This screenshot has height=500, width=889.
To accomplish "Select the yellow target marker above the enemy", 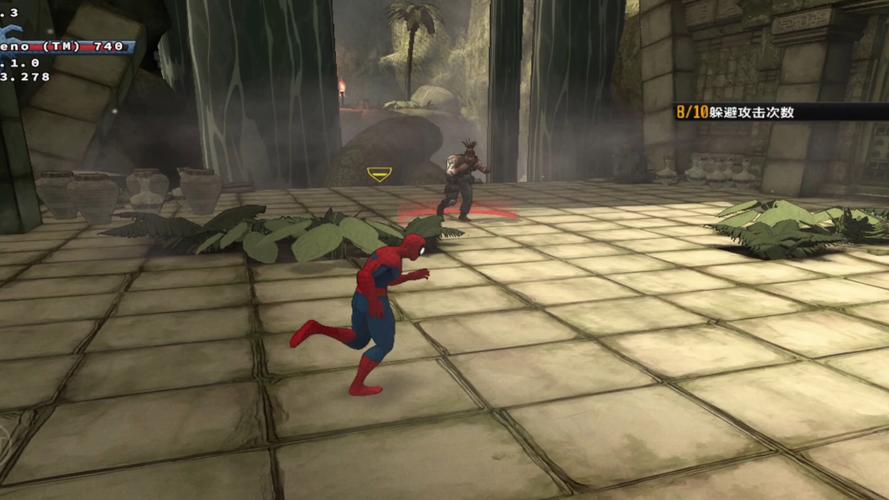I will 379,175.
